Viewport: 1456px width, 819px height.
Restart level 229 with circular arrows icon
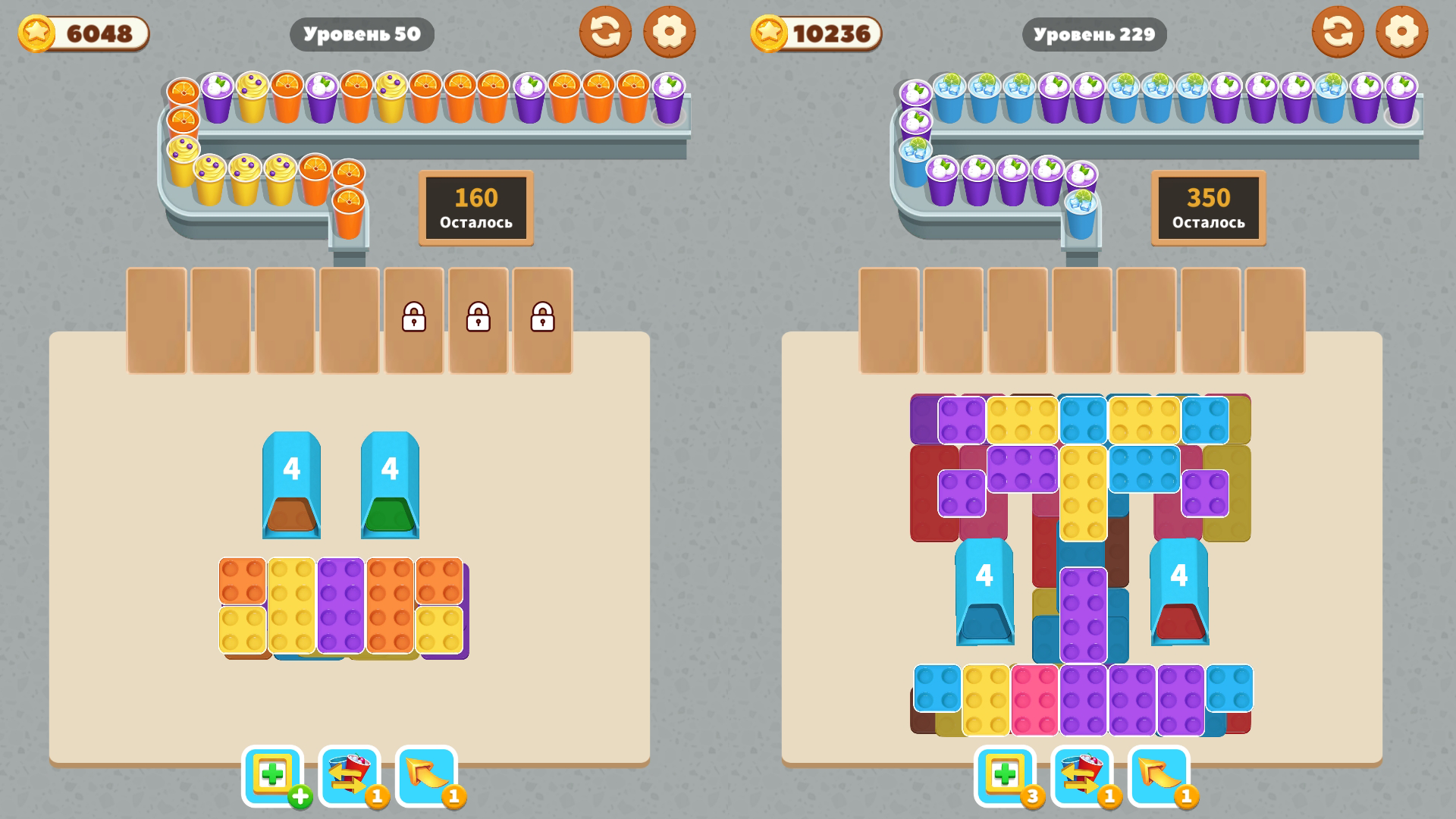[x=1338, y=33]
